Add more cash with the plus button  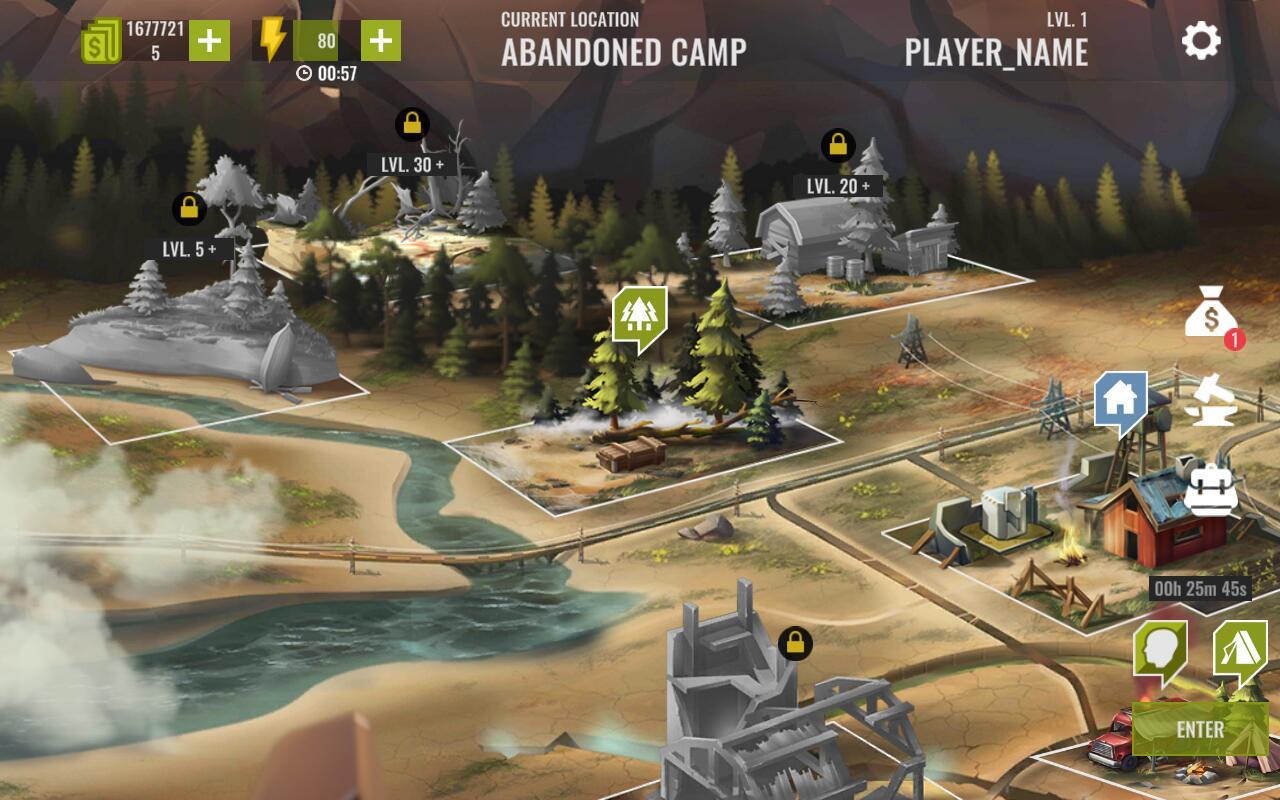209,41
